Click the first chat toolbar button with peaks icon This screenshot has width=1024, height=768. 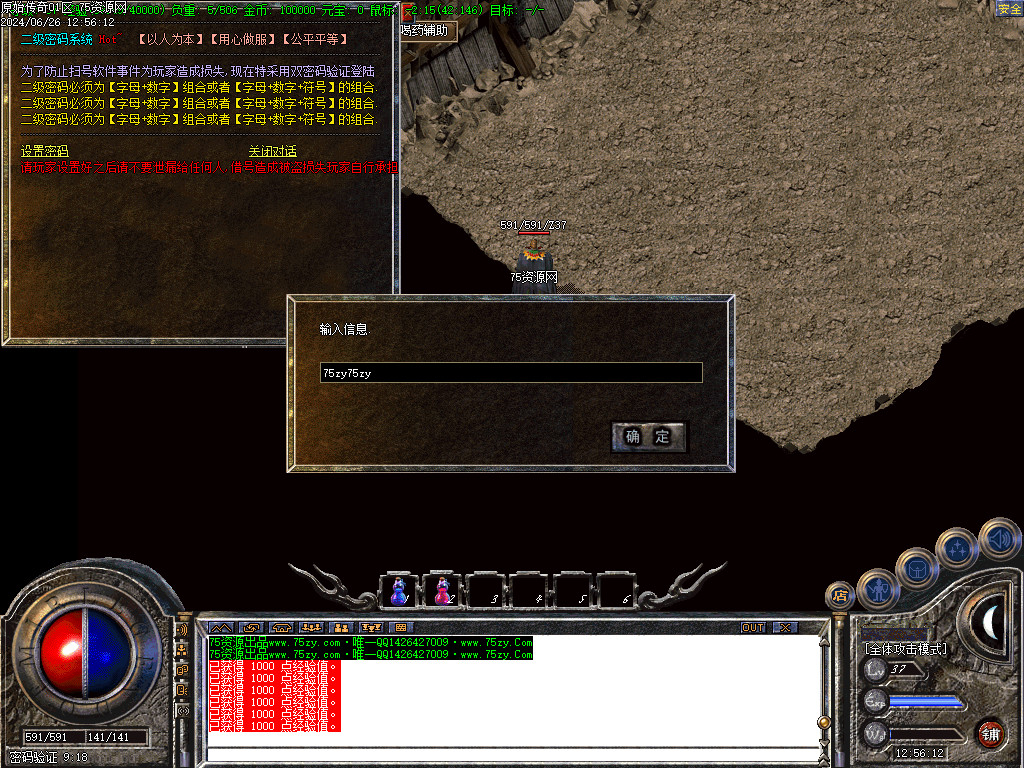coord(220,627)
